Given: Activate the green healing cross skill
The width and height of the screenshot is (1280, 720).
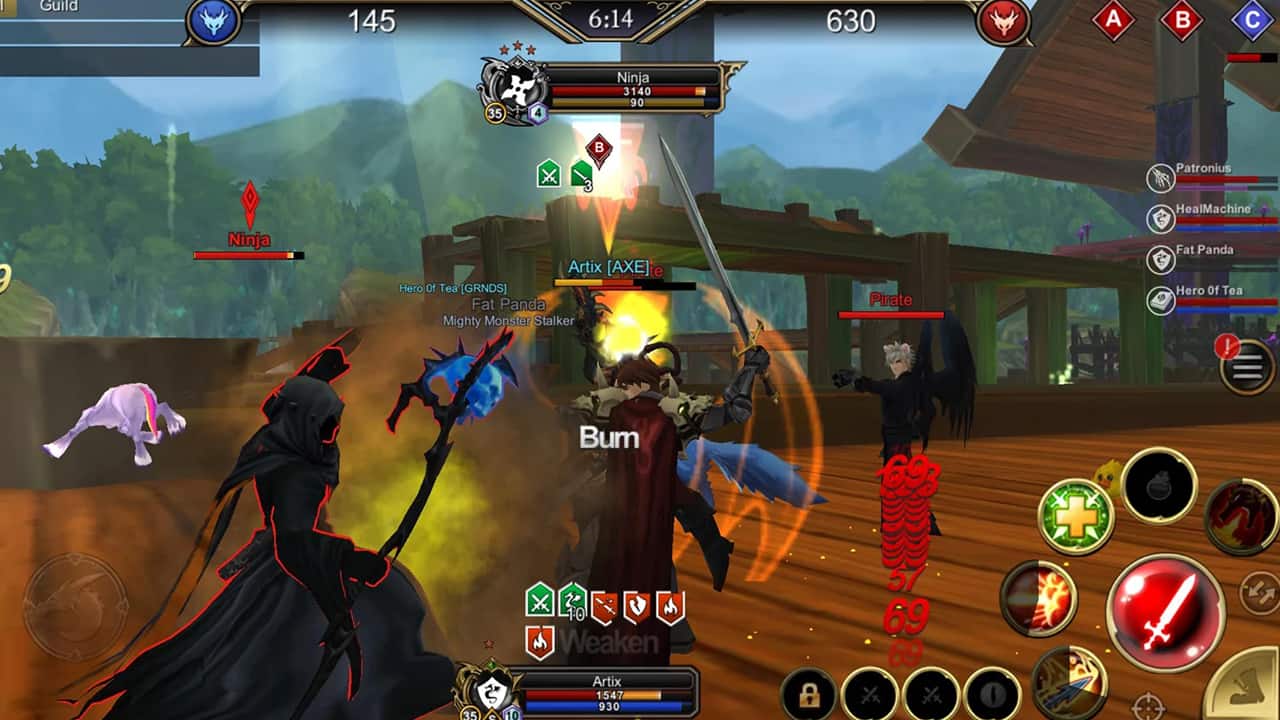Looking at the screenshot, I should pos(1076,517).
